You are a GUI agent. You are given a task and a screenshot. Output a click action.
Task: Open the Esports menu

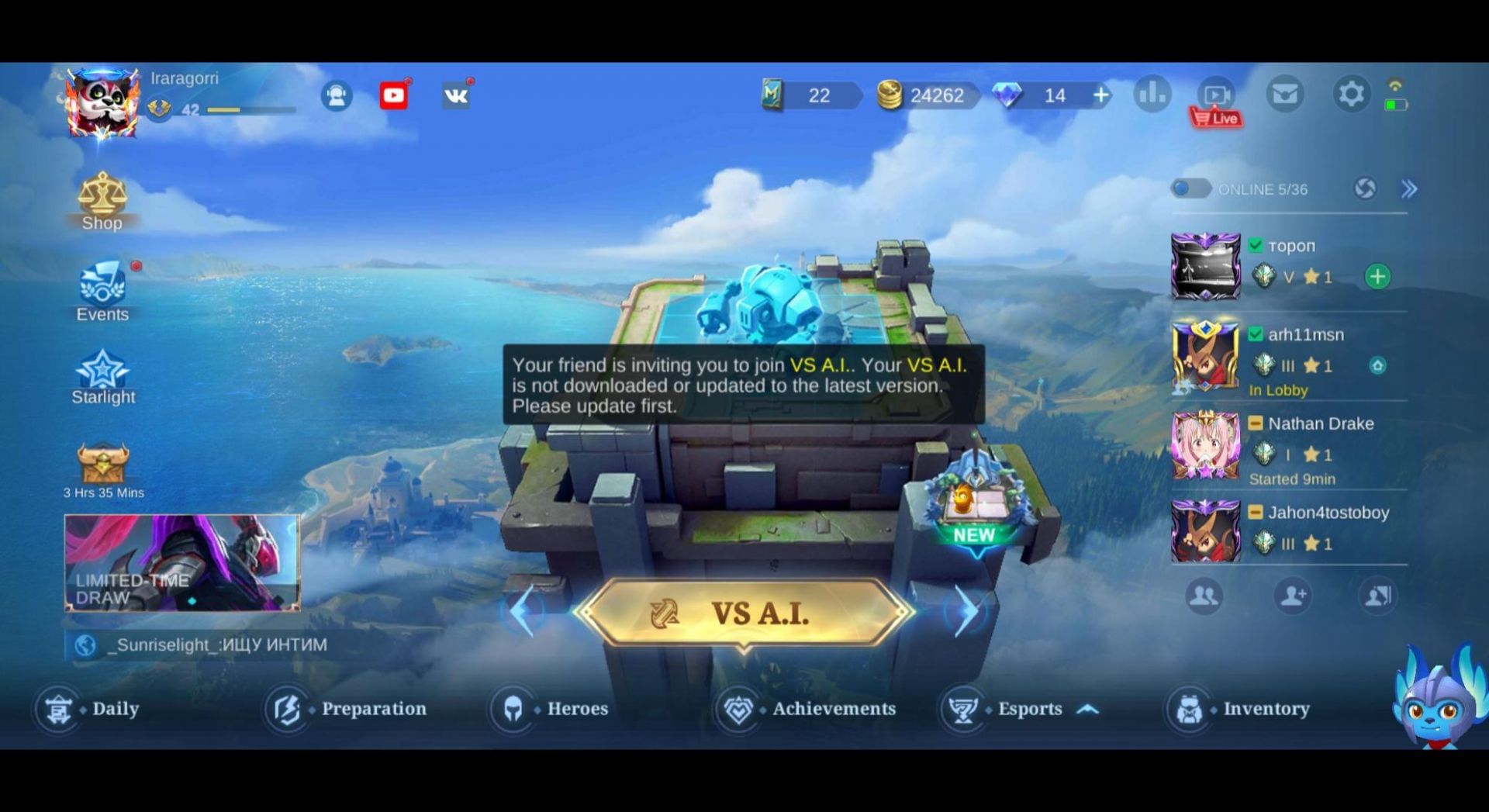pos(1031,708)
